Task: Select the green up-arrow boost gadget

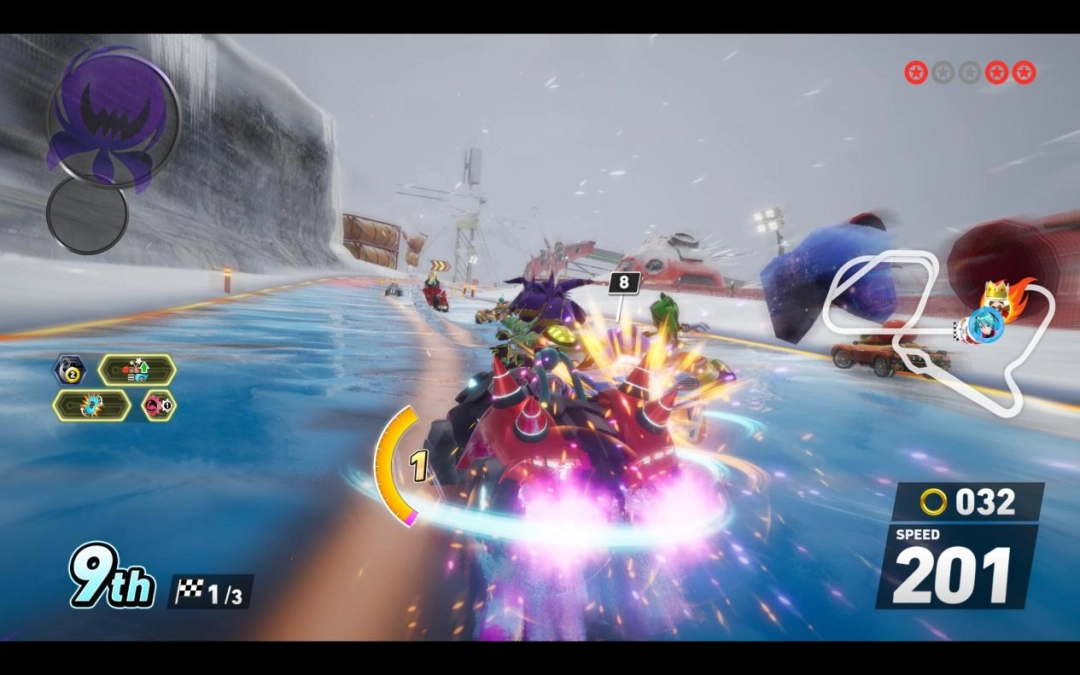Action: click(137, 370)
